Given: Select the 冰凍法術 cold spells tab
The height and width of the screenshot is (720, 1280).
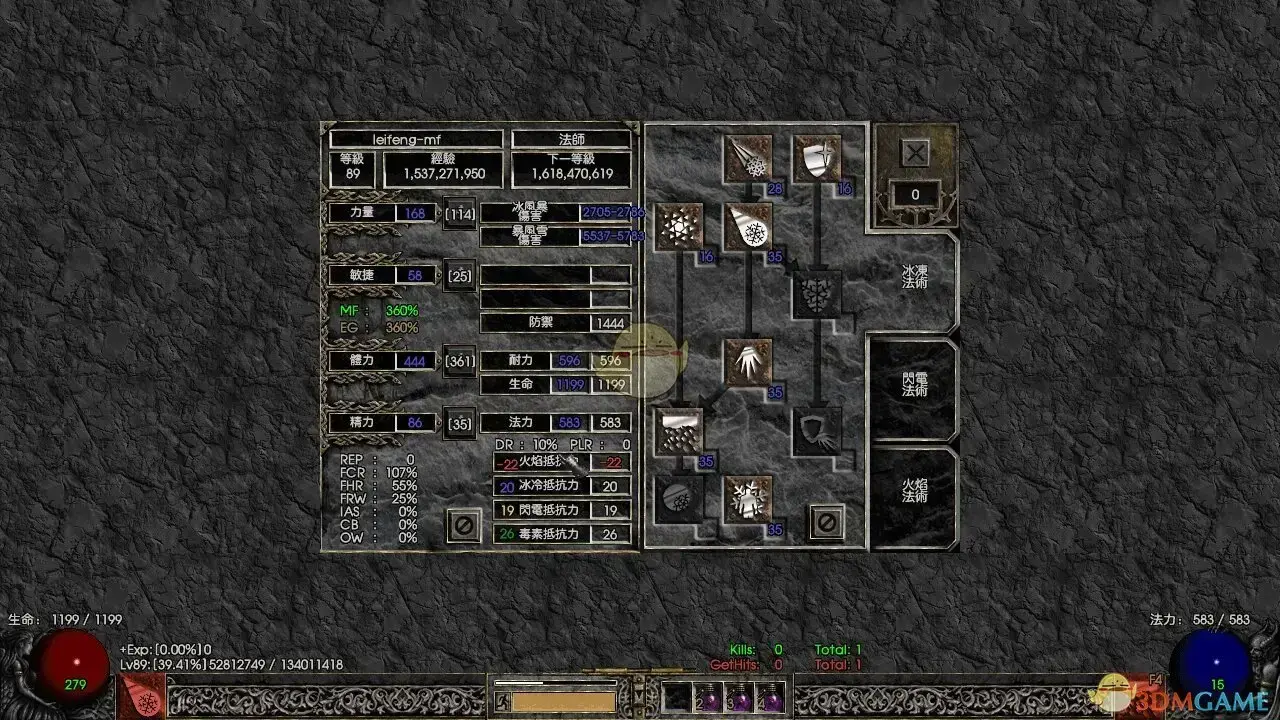Looking at the screenshot, I should point(914,277).
